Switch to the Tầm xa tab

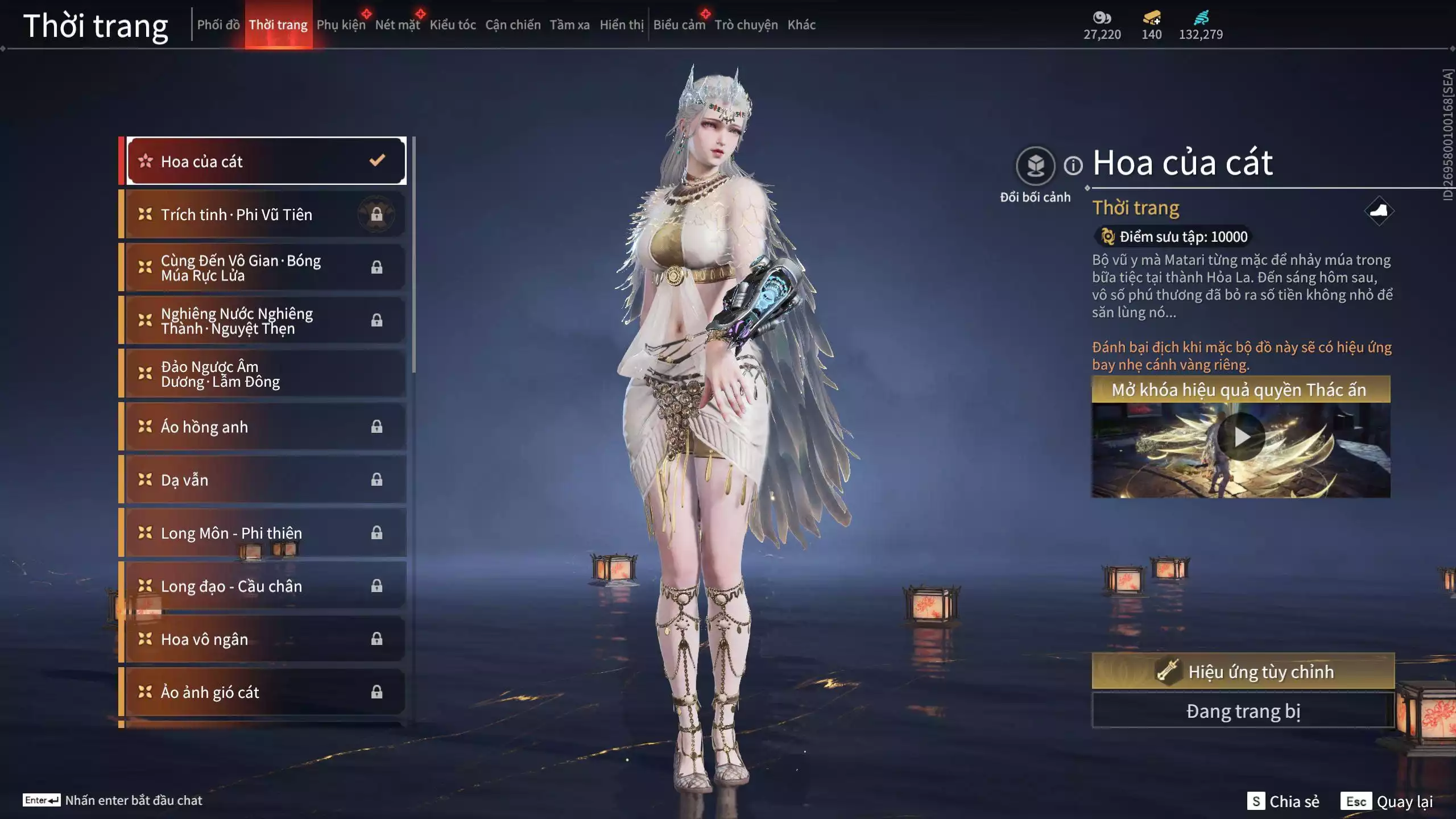(x=569, y=24)
